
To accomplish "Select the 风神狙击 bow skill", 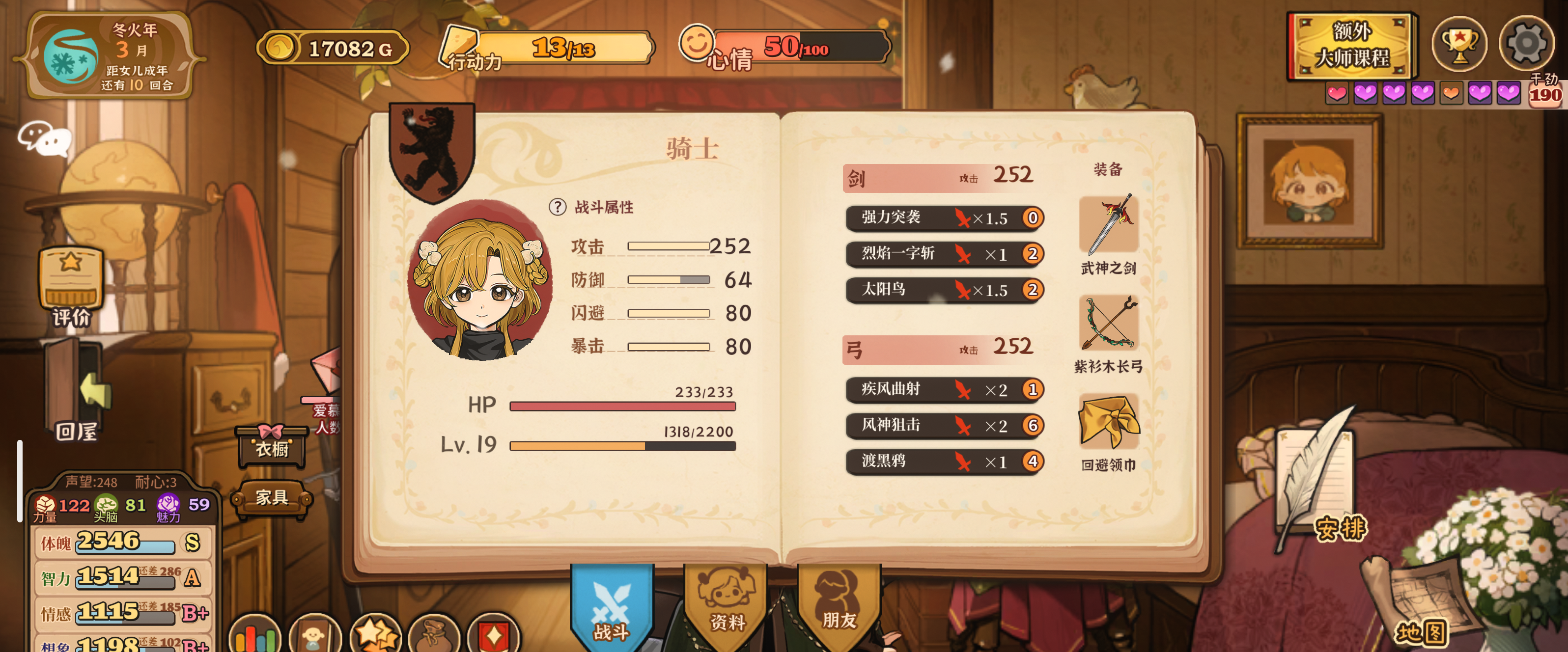I will [x=944, y=425].
